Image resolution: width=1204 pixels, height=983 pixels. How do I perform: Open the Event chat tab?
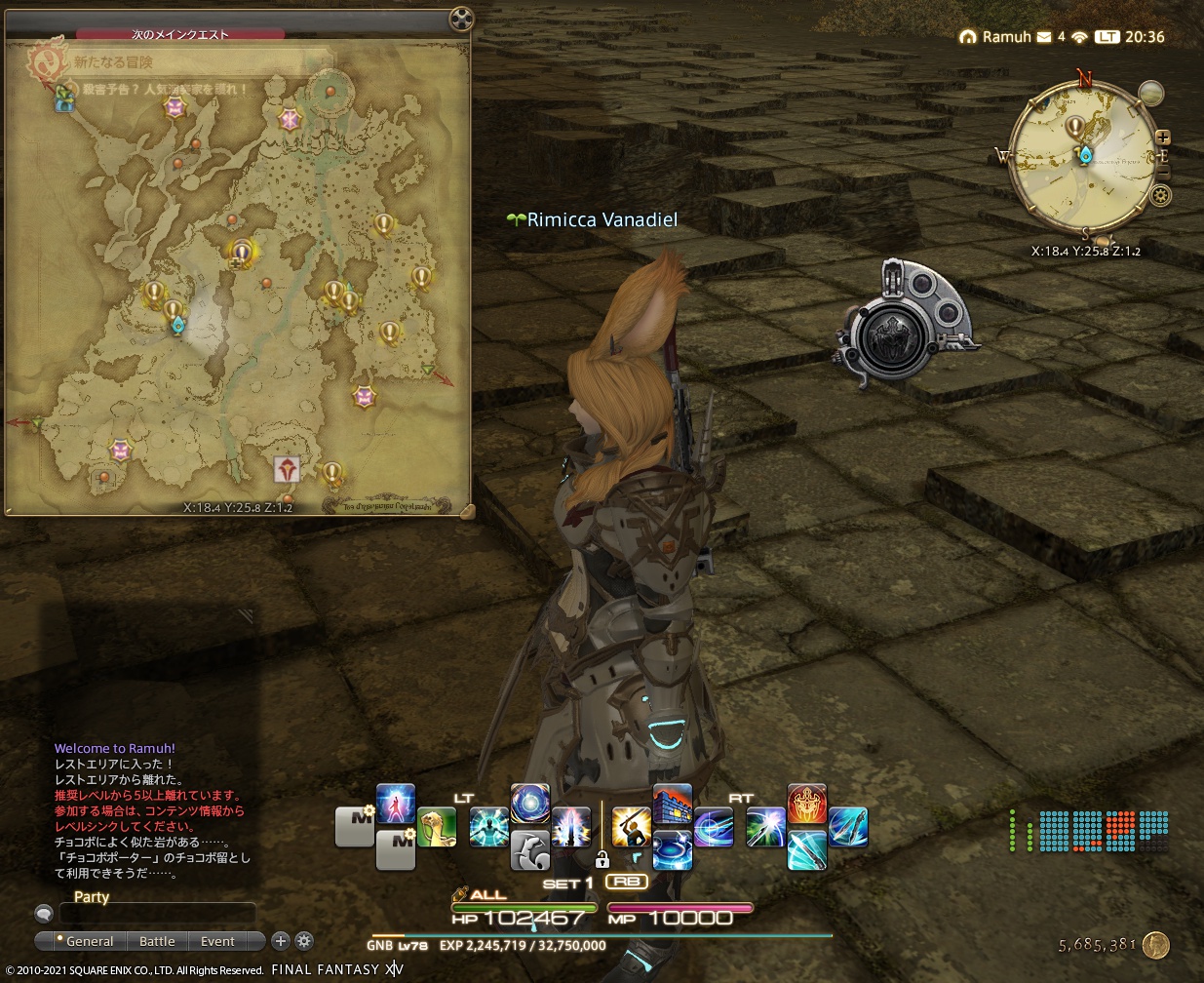[x=217, y=941]
